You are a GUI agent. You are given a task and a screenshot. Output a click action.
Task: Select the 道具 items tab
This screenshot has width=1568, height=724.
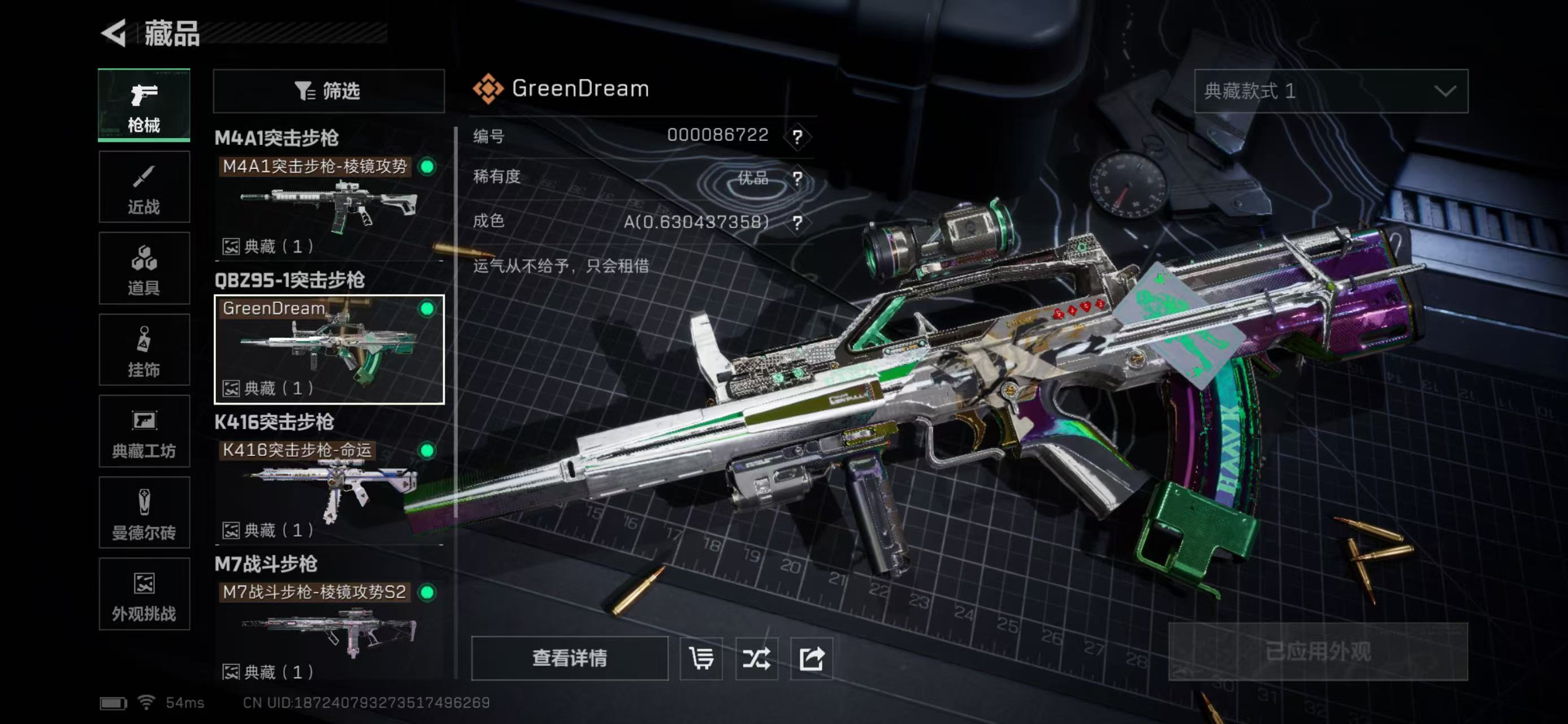pos(144,268)
